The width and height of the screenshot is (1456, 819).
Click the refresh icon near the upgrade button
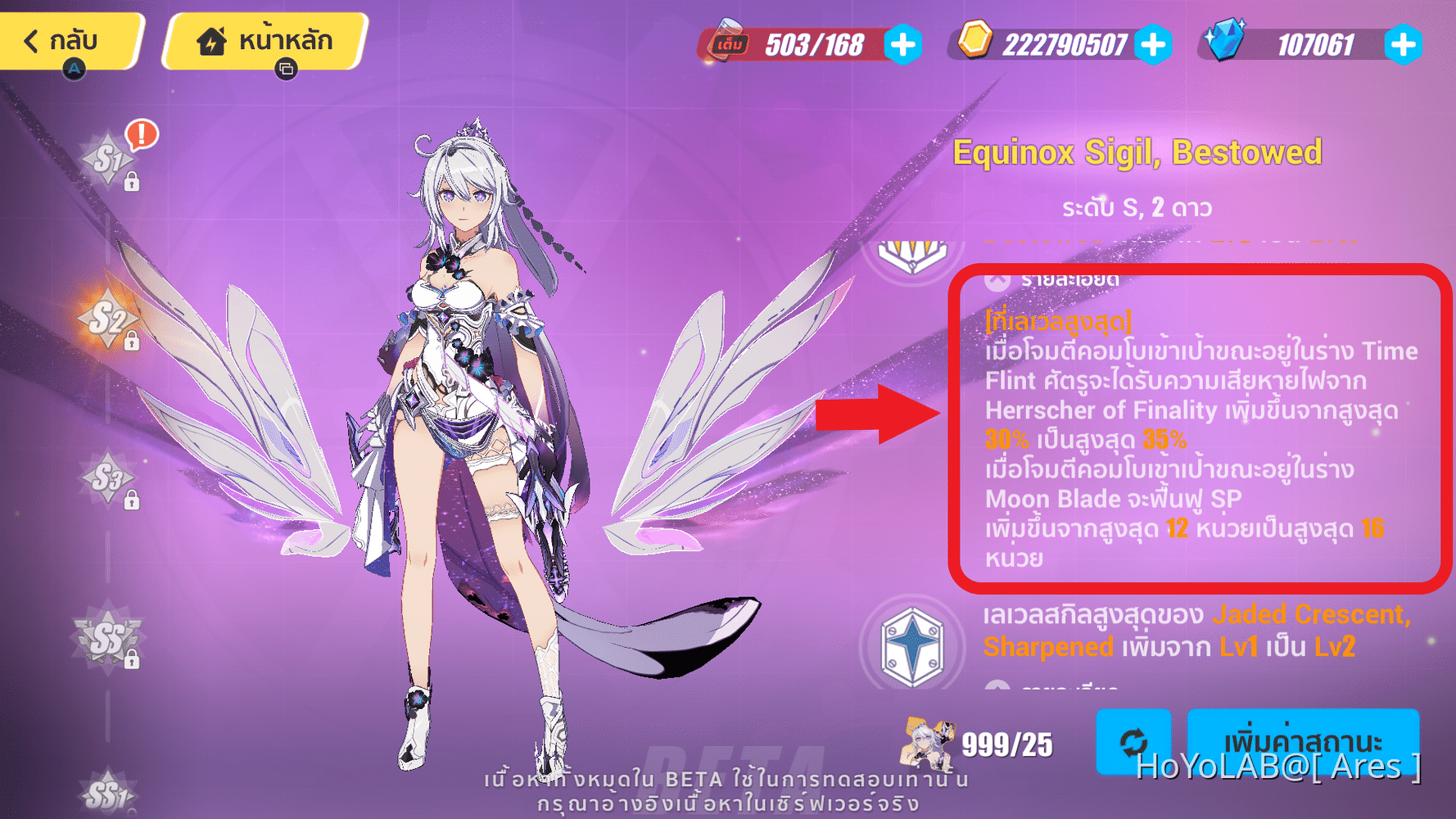(x=1134, y=742)
